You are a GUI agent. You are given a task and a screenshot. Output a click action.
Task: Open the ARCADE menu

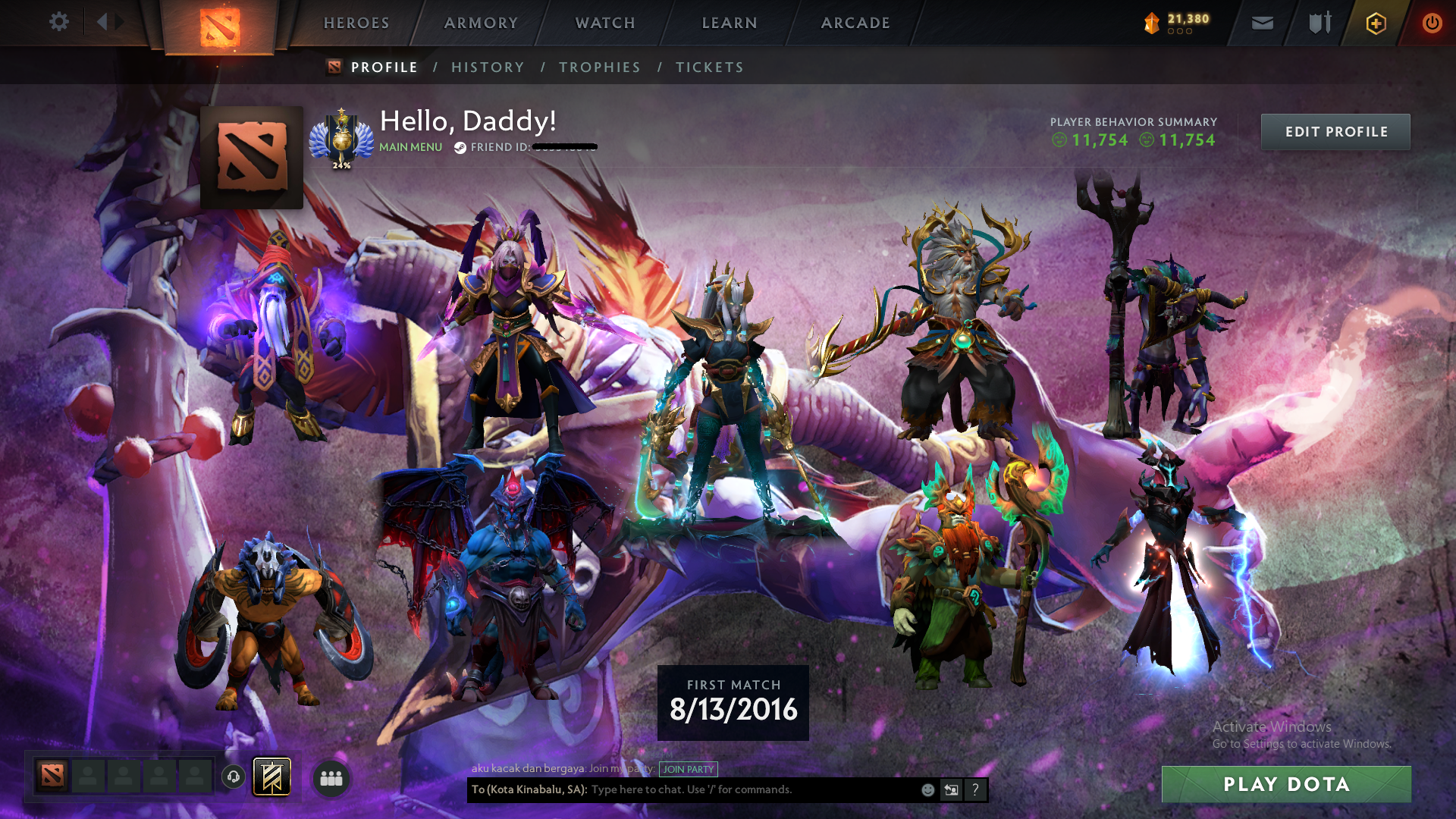pos(855,23)
